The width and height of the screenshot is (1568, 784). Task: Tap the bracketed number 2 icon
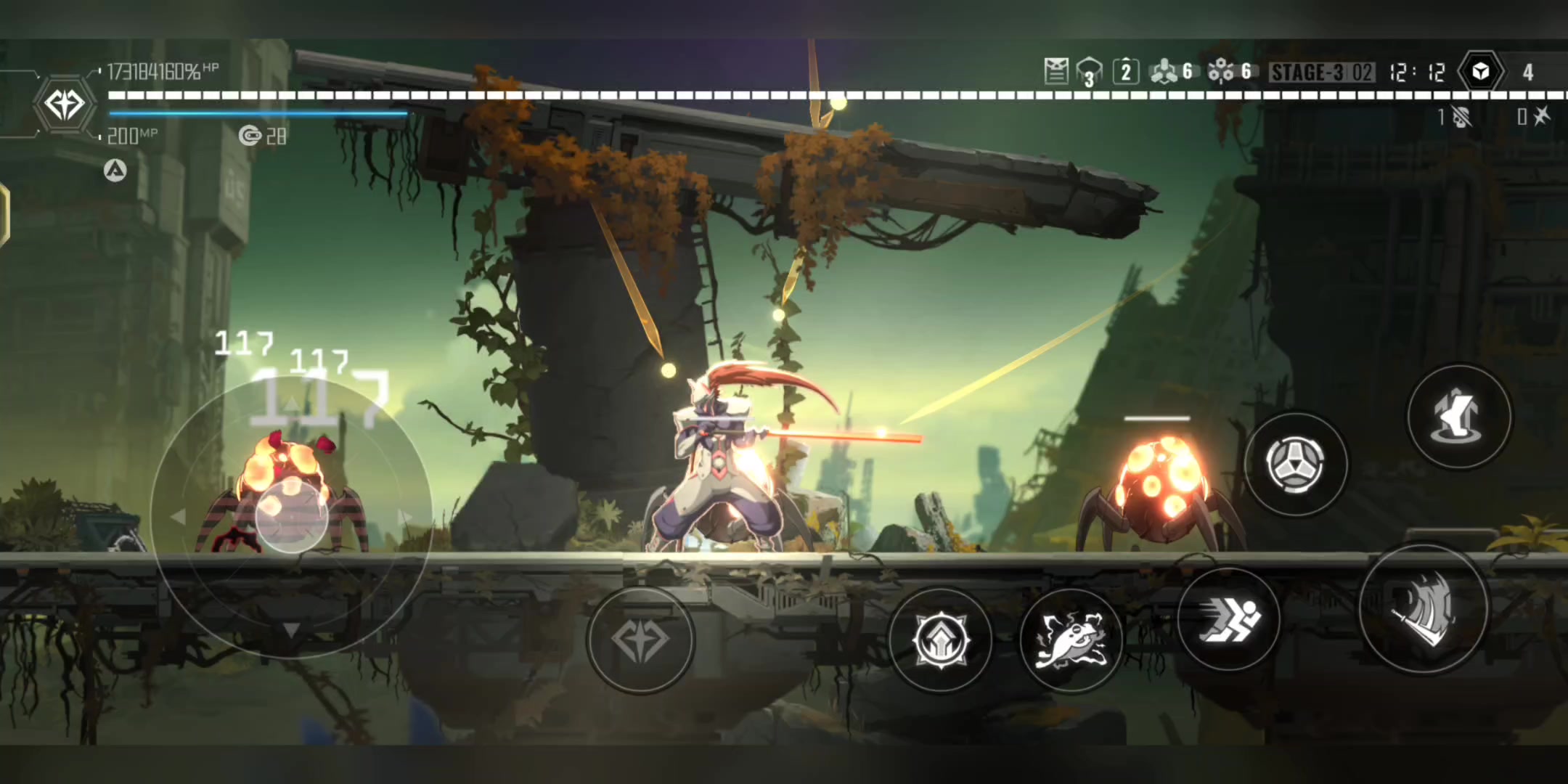click(1125, 72)
